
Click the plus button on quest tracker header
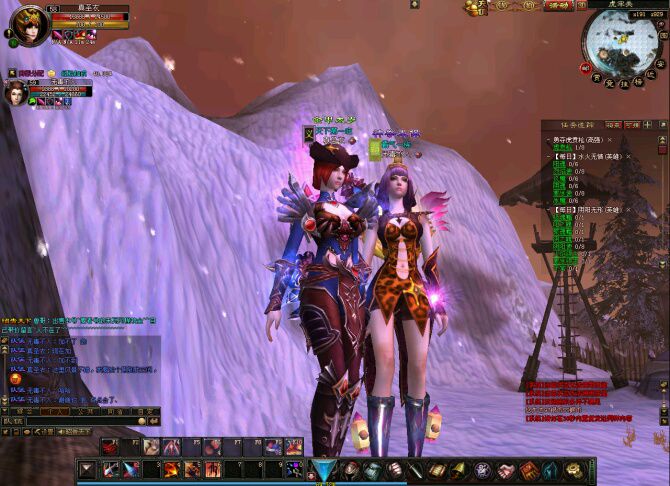(649, 125)
